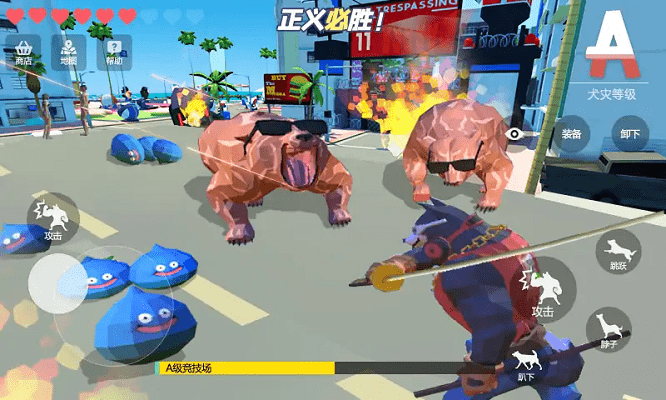Image resolution: width=666 pixels, height=400 pixels.
Task: Tap the virtual movement joystick
Action: click(58, 283)
